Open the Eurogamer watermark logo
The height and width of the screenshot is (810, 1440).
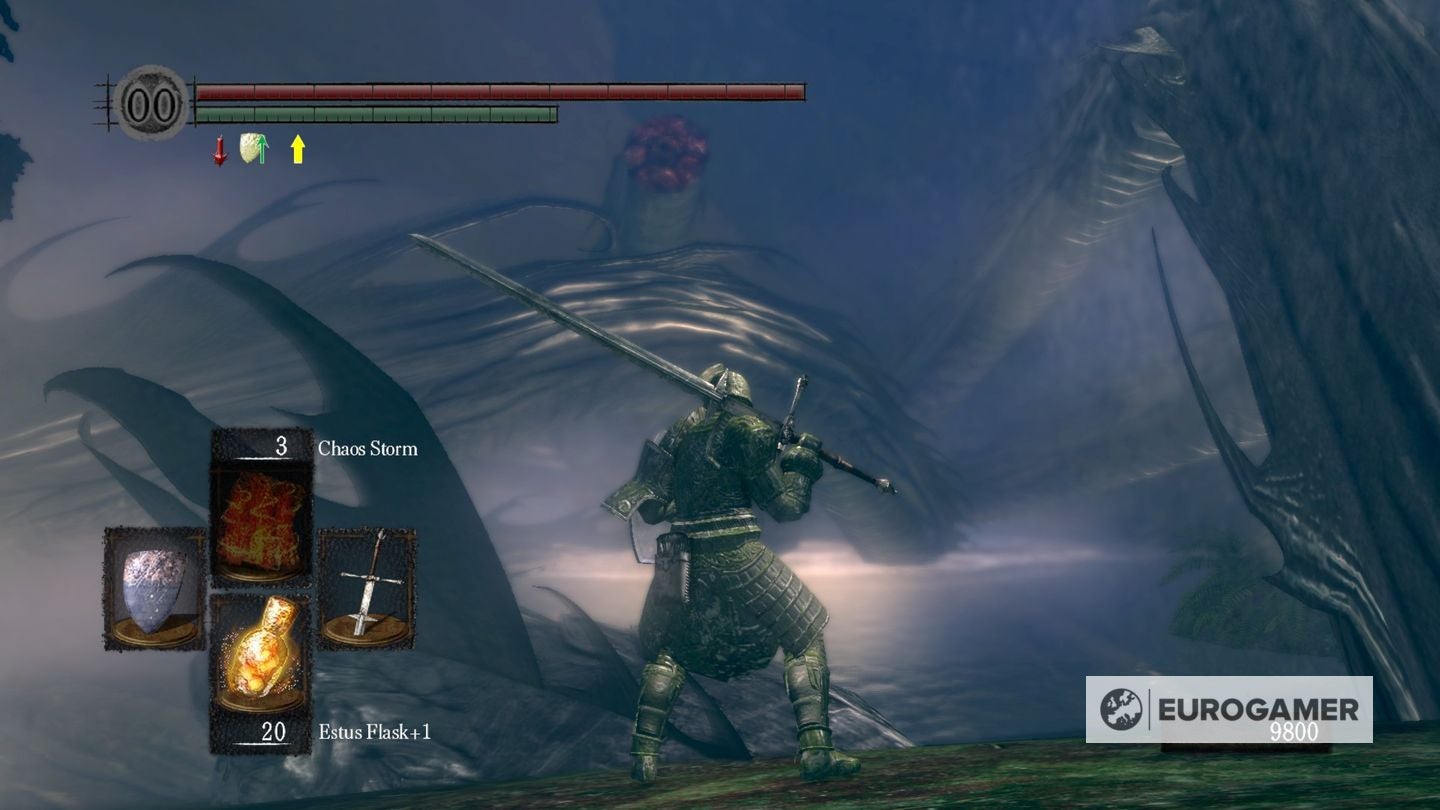1228,709
